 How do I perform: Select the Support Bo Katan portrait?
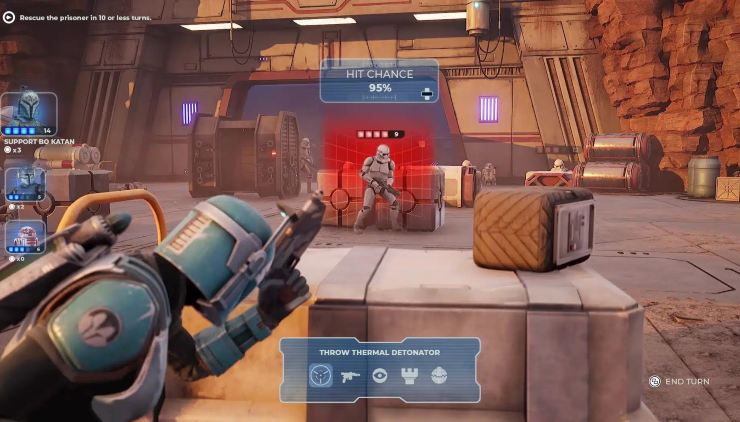pyautogui.click(x=27, y=112)
